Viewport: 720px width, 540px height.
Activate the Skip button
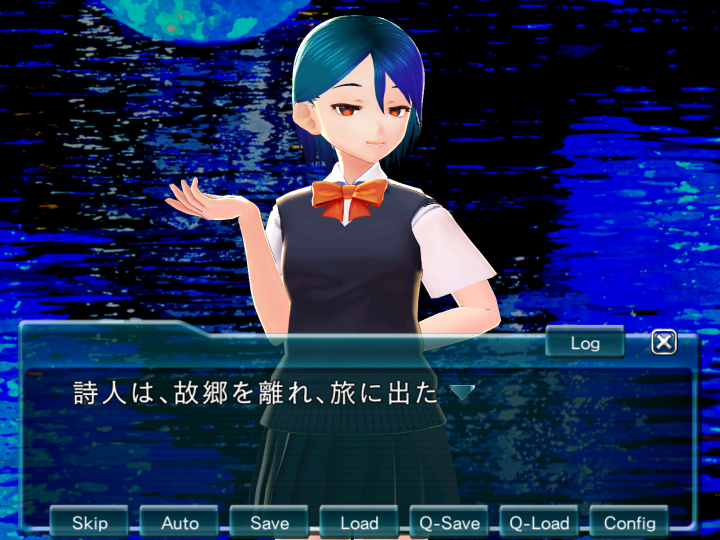90,522
